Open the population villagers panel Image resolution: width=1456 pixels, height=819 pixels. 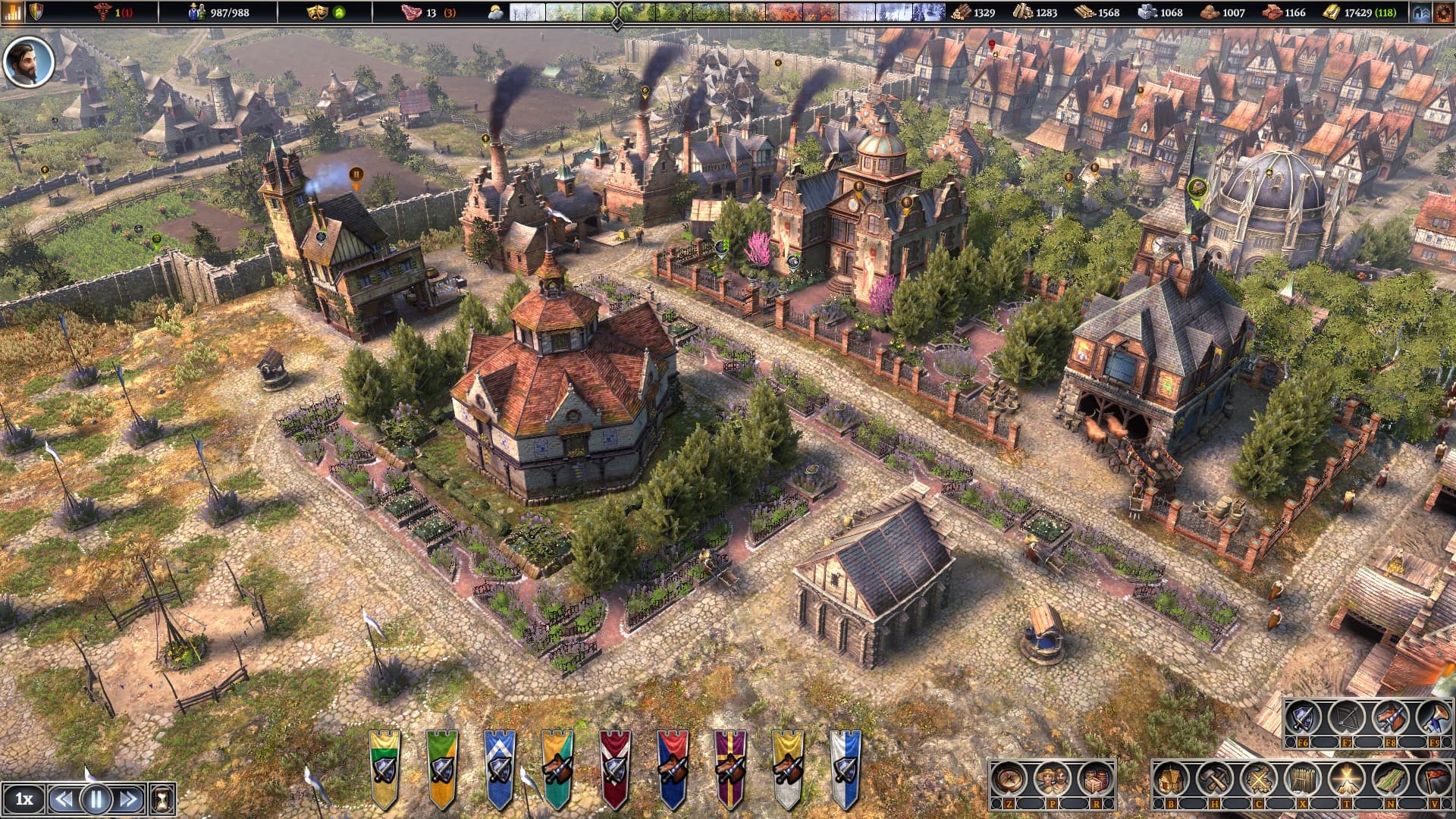click(x=1052, y=779)
